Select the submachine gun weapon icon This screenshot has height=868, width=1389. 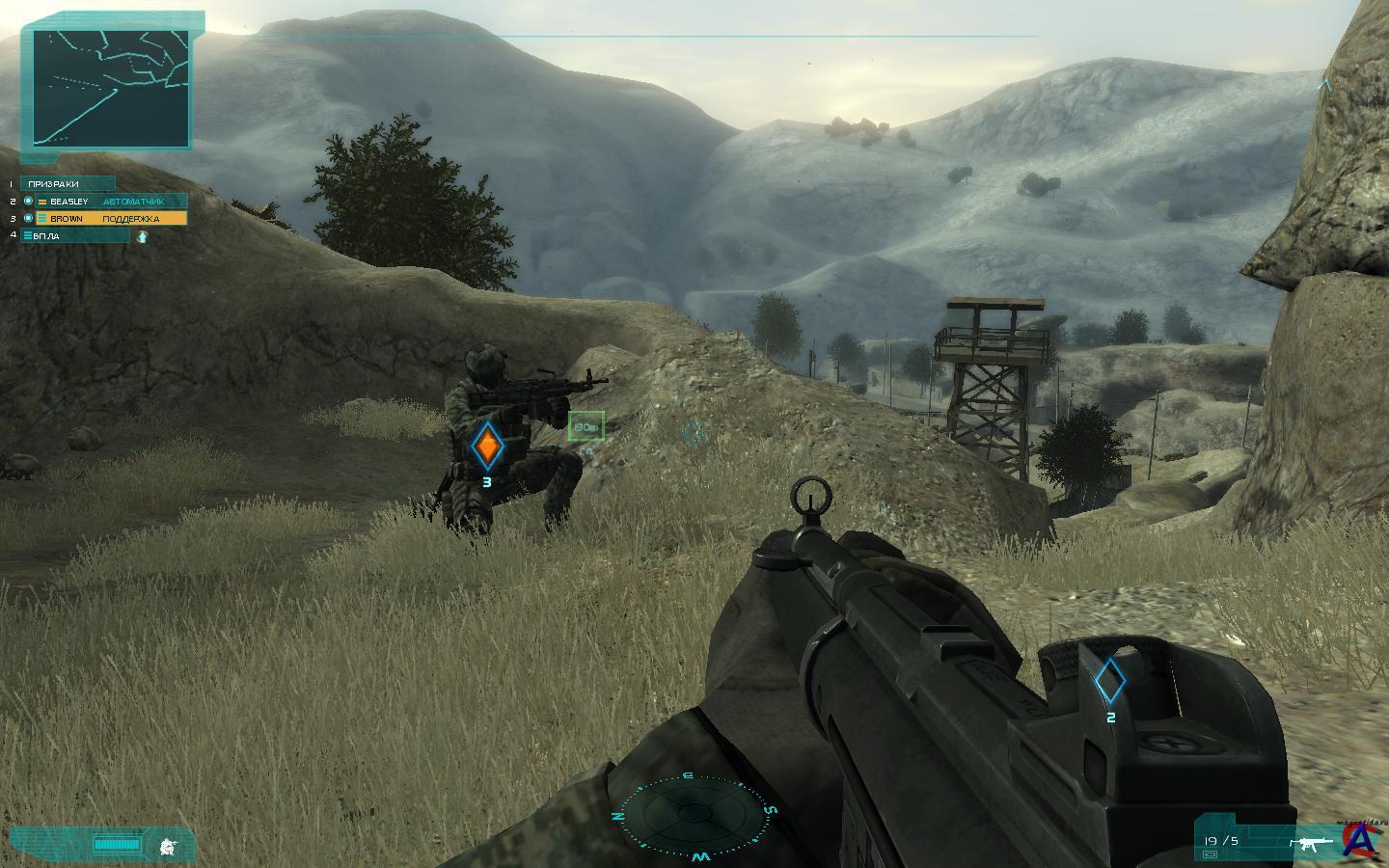(x=1311, y=843)
